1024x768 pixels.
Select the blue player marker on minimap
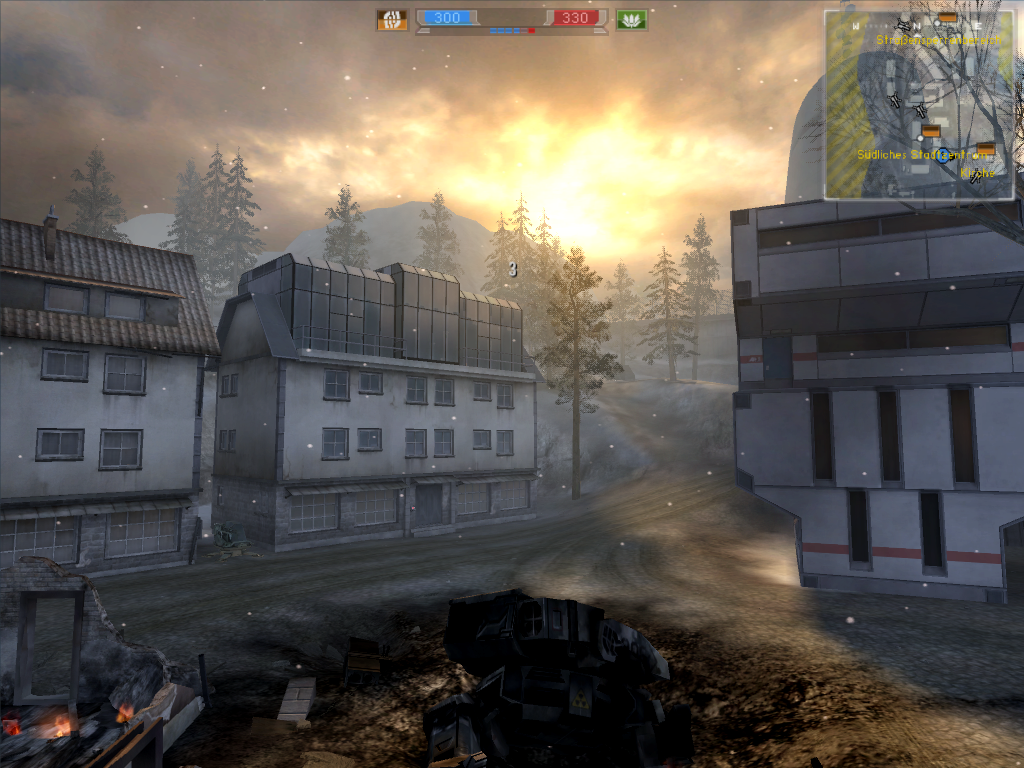[942, 155]
